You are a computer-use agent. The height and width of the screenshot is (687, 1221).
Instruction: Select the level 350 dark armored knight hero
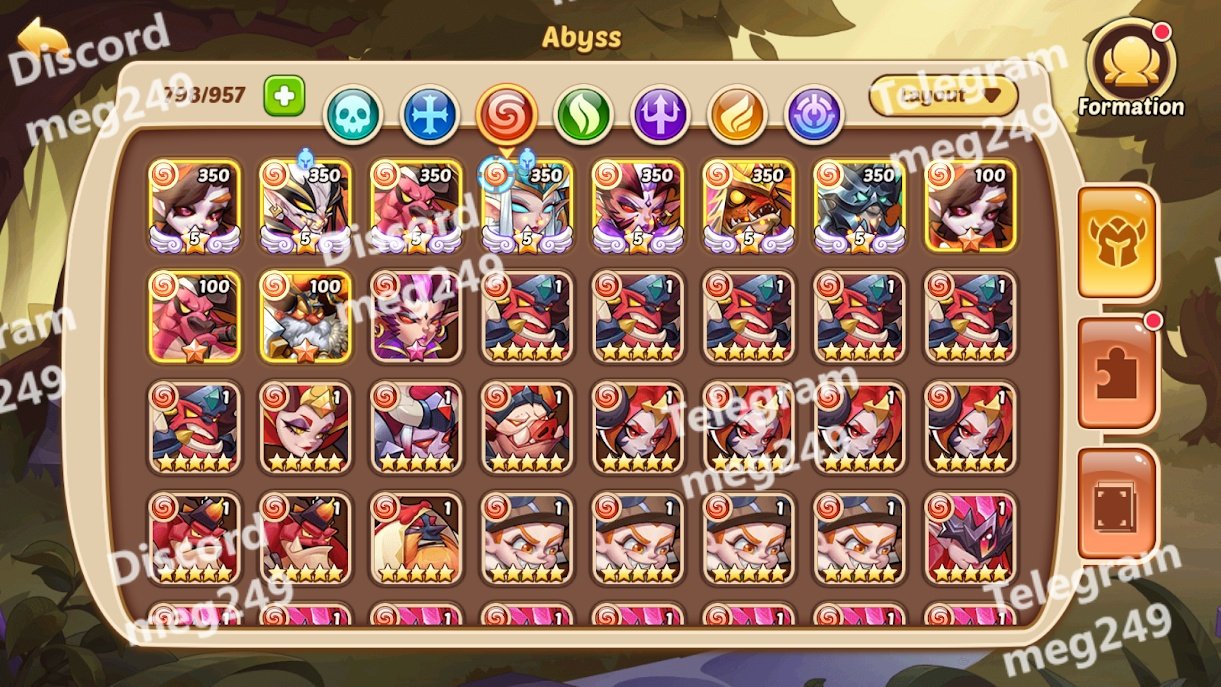pyautogui.click(x=859, y=206)
